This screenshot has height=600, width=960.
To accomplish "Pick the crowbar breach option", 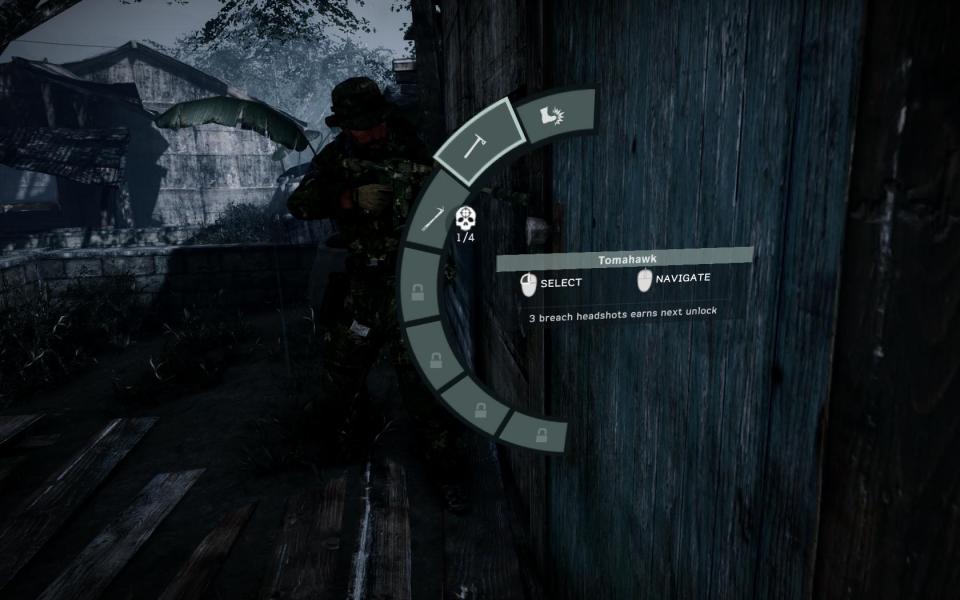I will coord(431,218).
